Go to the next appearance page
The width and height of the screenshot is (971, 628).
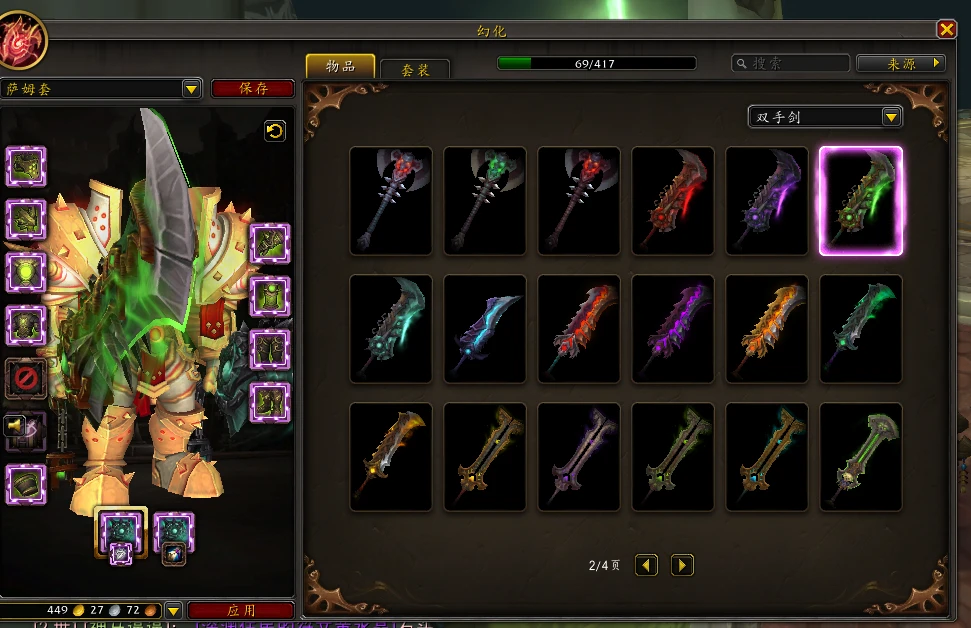coord(682,565)
